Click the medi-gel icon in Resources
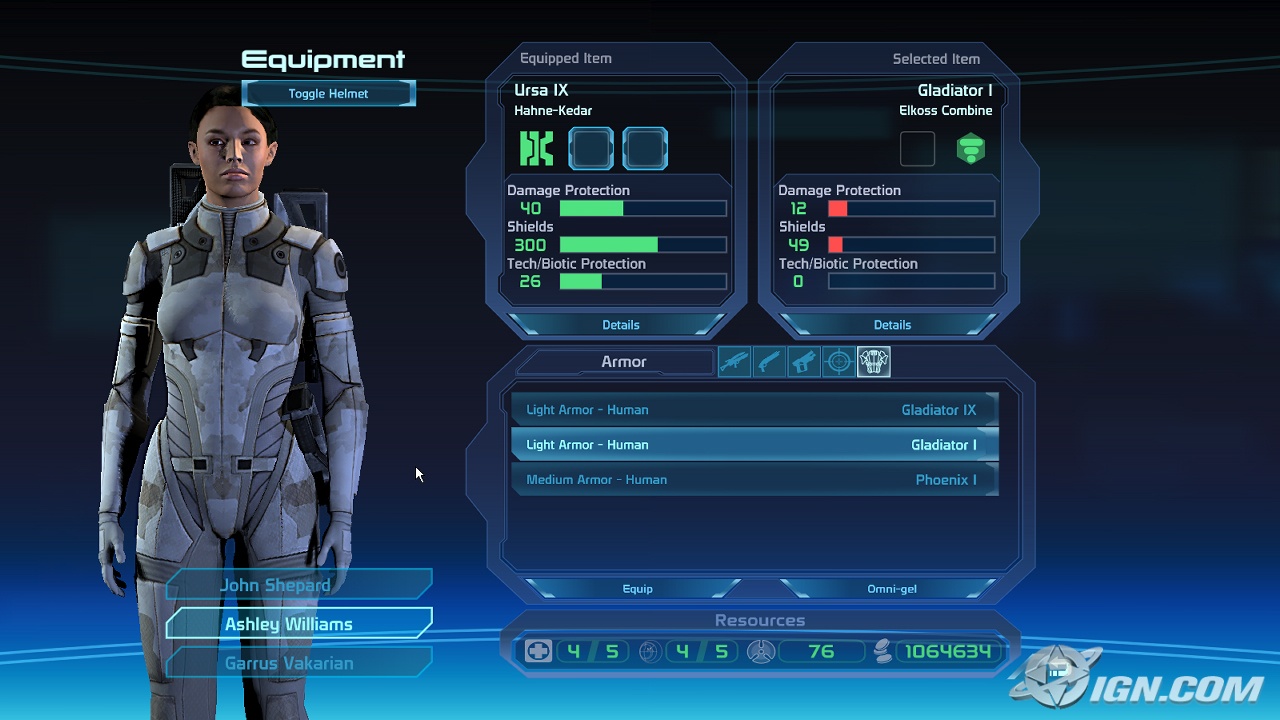Image resolution: width=1280 pixels, height=720 pixels. tap(538, 651)
